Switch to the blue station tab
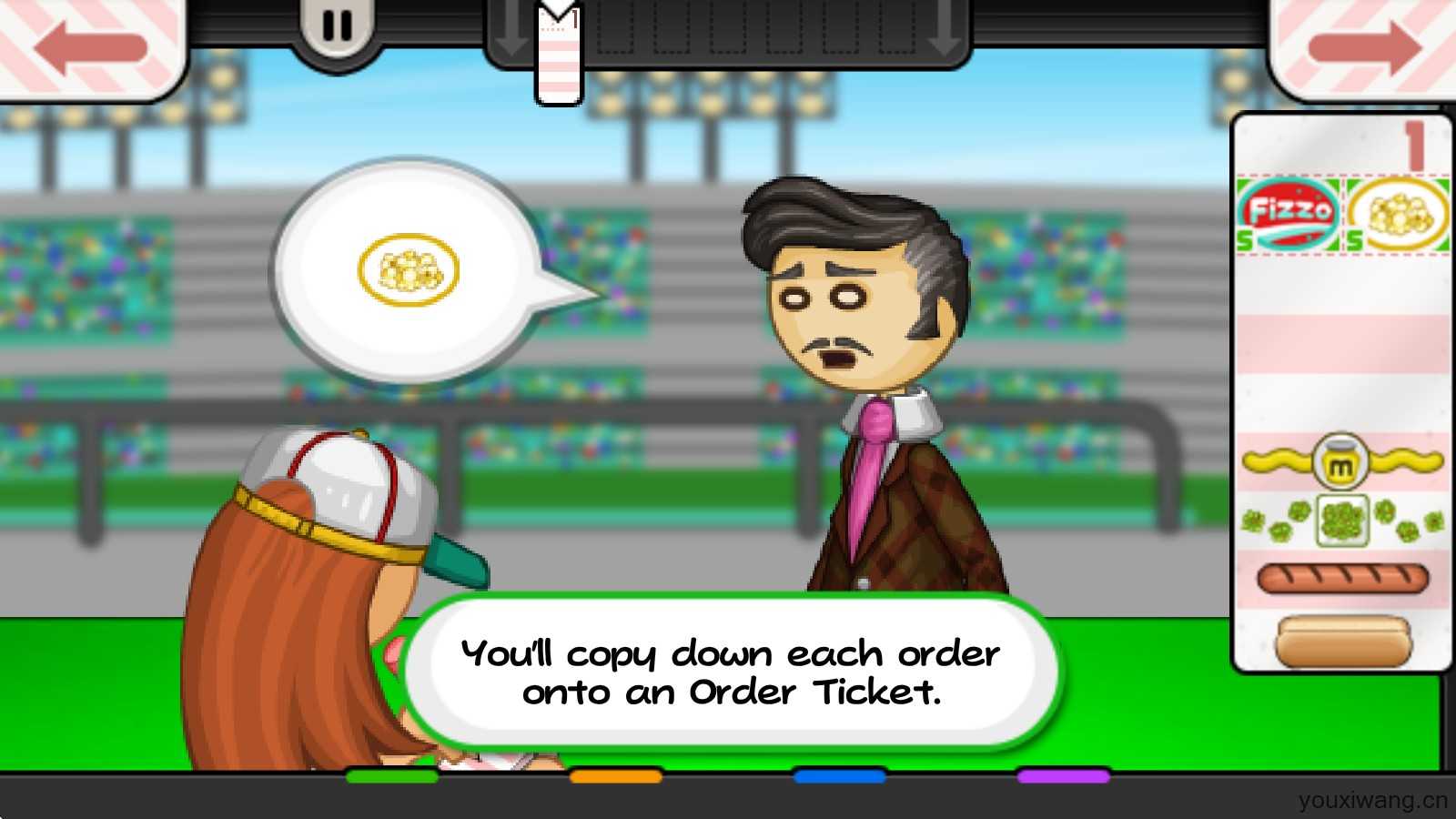 pyautogui.click(x=839, y=776)
